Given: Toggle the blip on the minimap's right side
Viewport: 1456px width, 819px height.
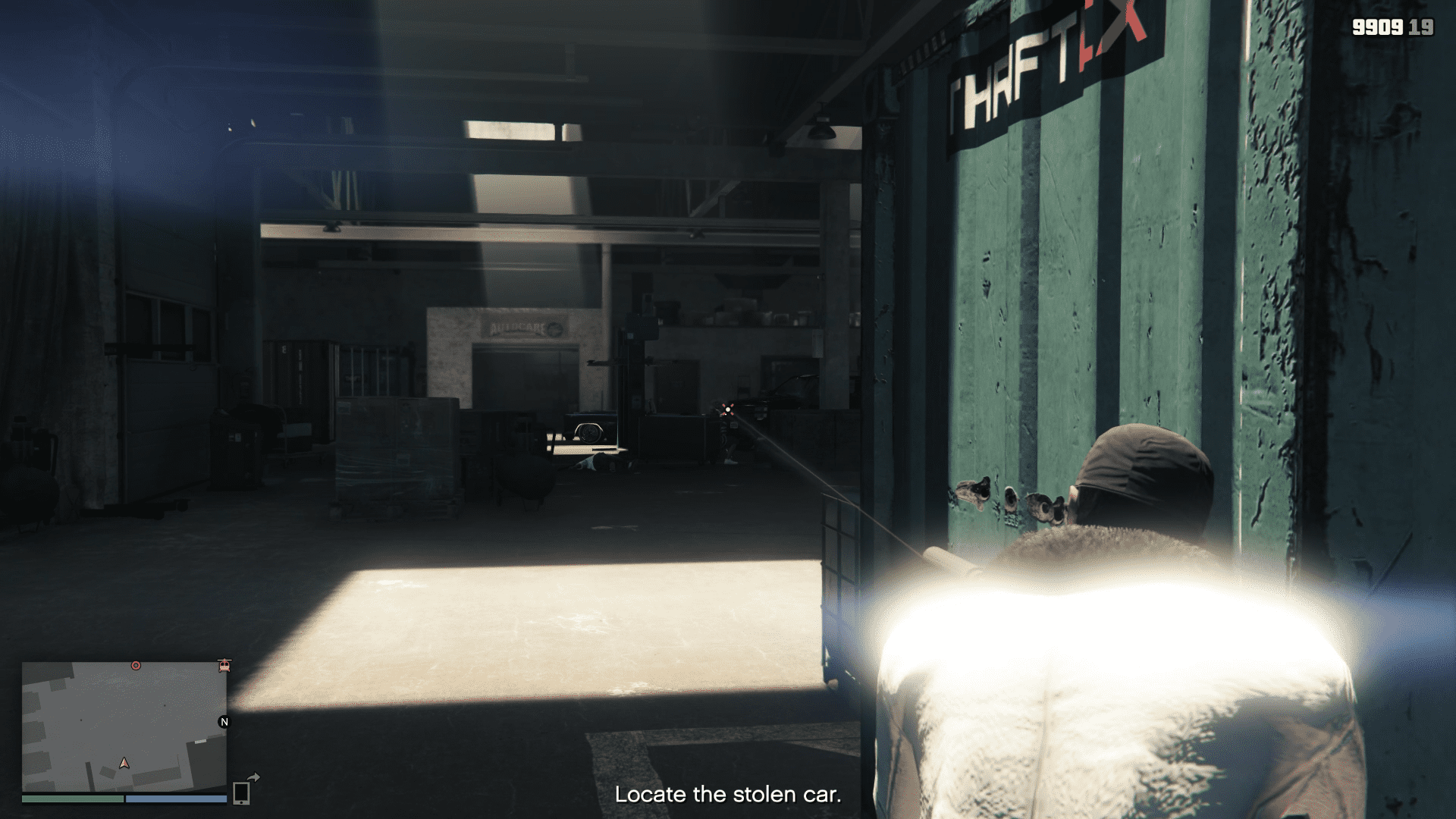Looking at the screenshot, I should (165, 705).
